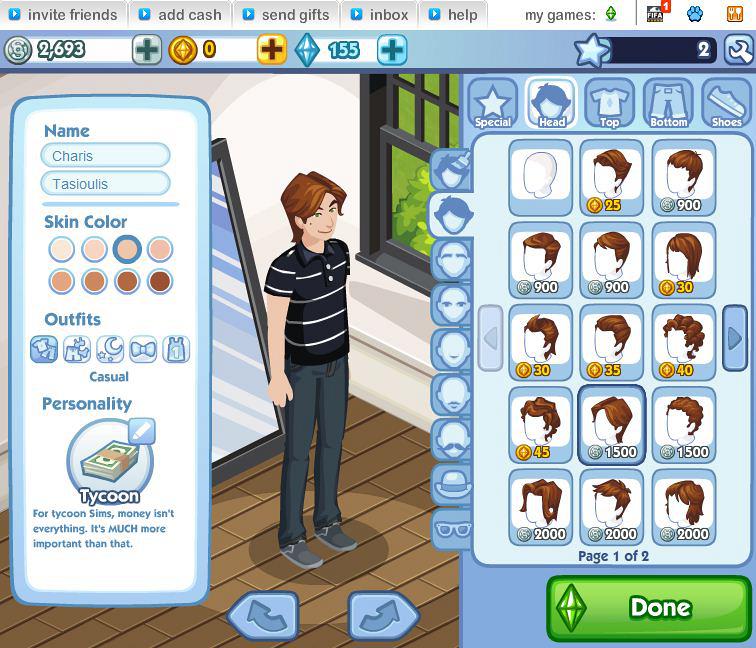This screenshot has width=756, height=648.
Task: Edit the first name field Charis
Action: [x=105, y=156]
